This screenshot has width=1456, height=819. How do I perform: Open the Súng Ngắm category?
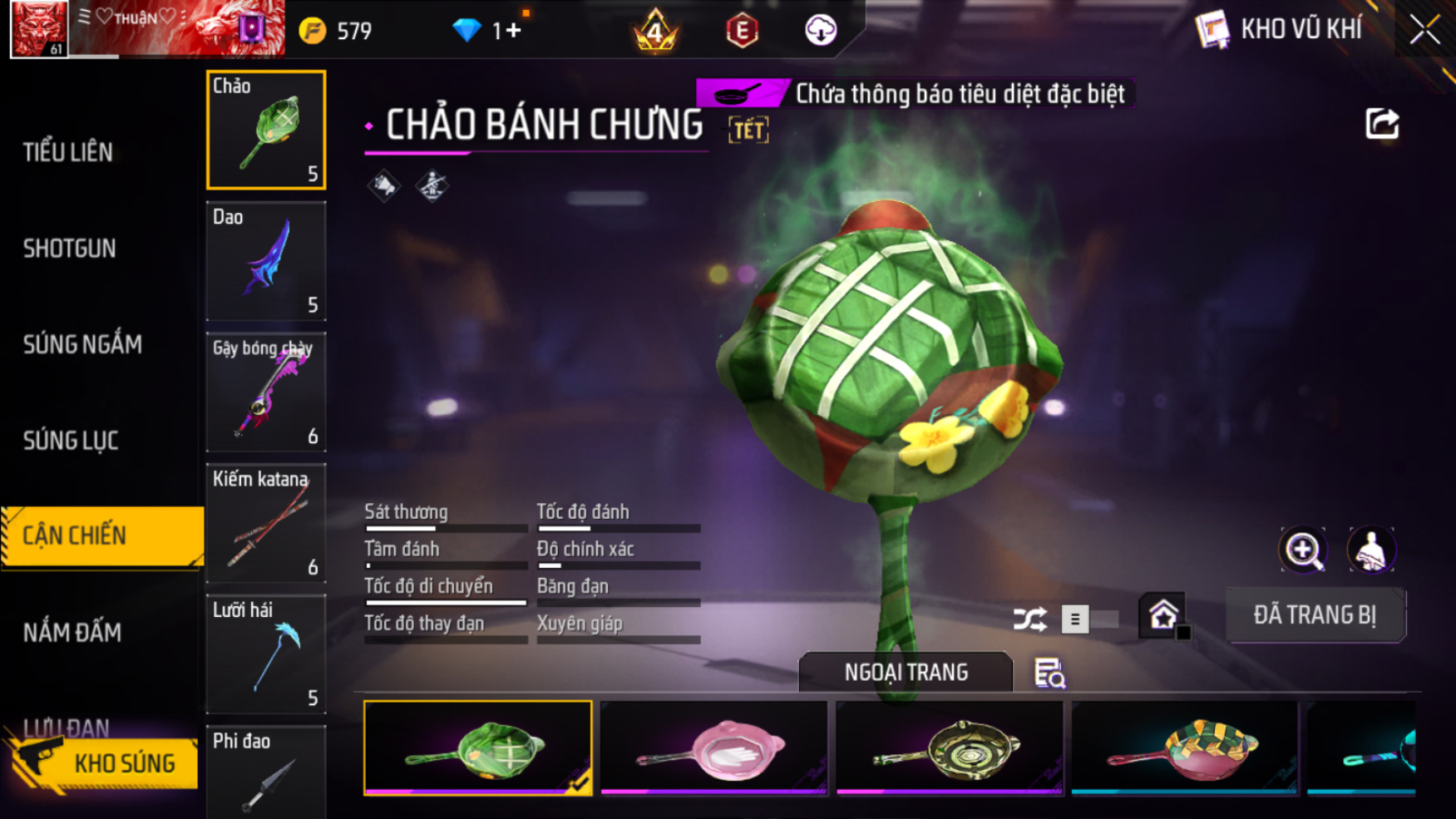[82, 344]
